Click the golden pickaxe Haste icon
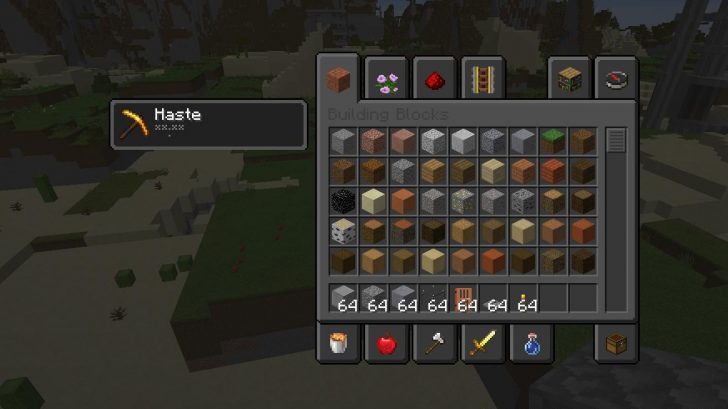Image resolution: width=728 pixels, height=409 pixels. coord(131,125)
